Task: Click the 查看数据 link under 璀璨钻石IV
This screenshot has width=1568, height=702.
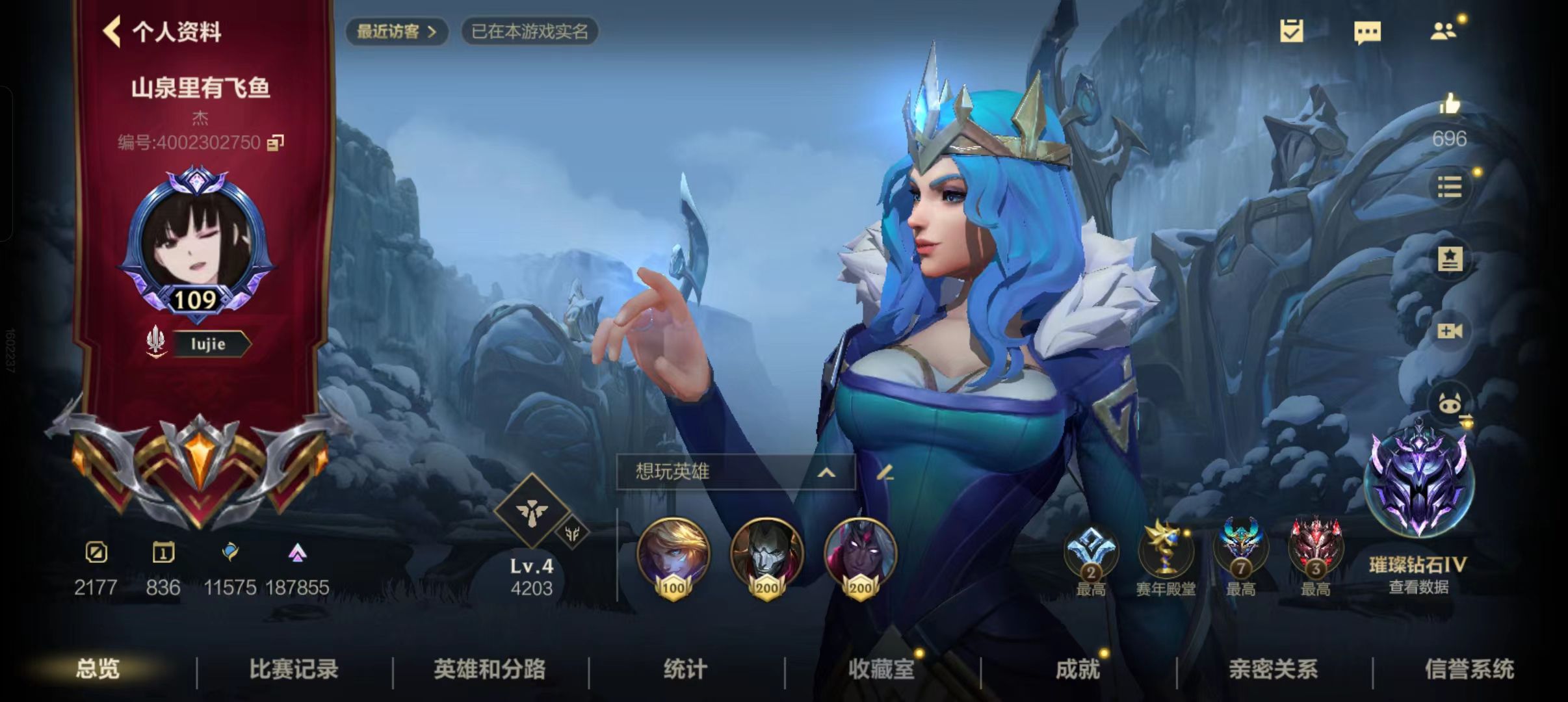Action: [1418, 586]
